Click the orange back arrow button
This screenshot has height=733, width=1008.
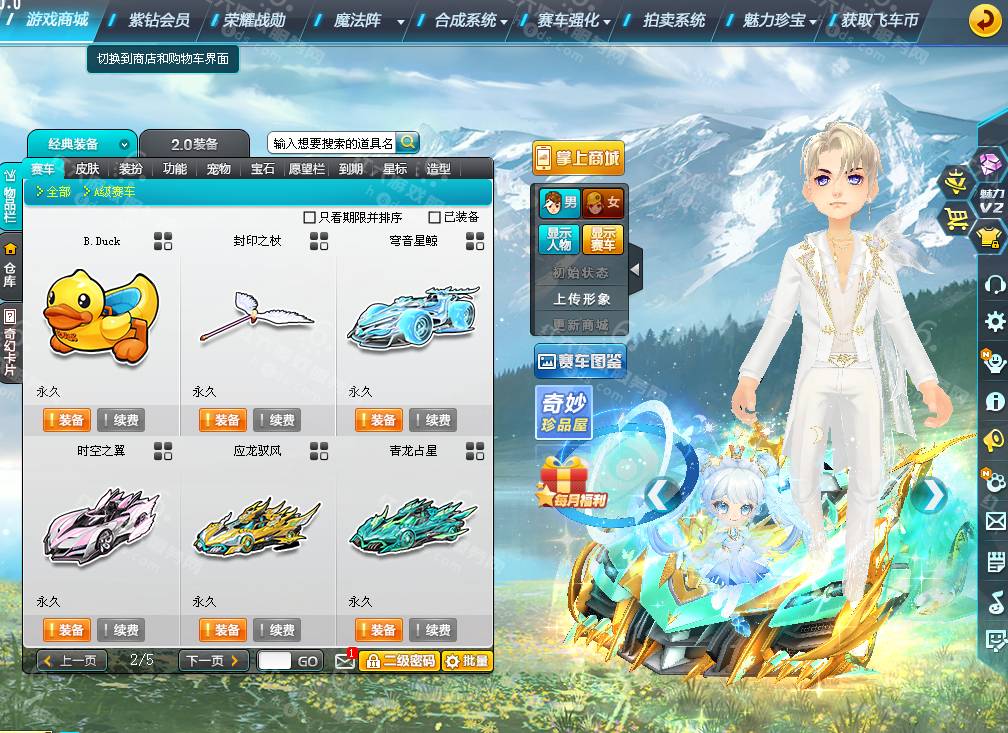(986, 21)
